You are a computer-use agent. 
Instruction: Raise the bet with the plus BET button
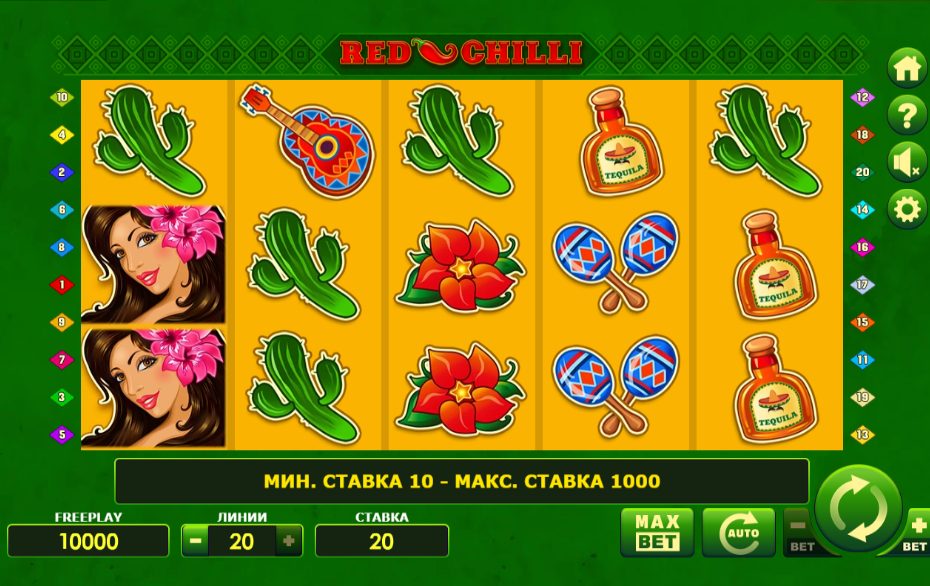[x=917, y=528]
